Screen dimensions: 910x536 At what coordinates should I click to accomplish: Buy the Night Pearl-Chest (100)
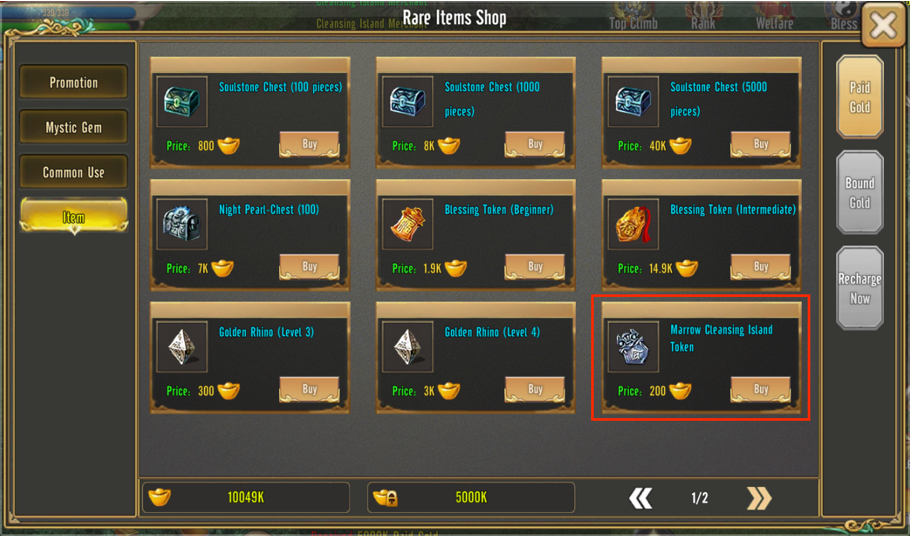coord(309,267)
